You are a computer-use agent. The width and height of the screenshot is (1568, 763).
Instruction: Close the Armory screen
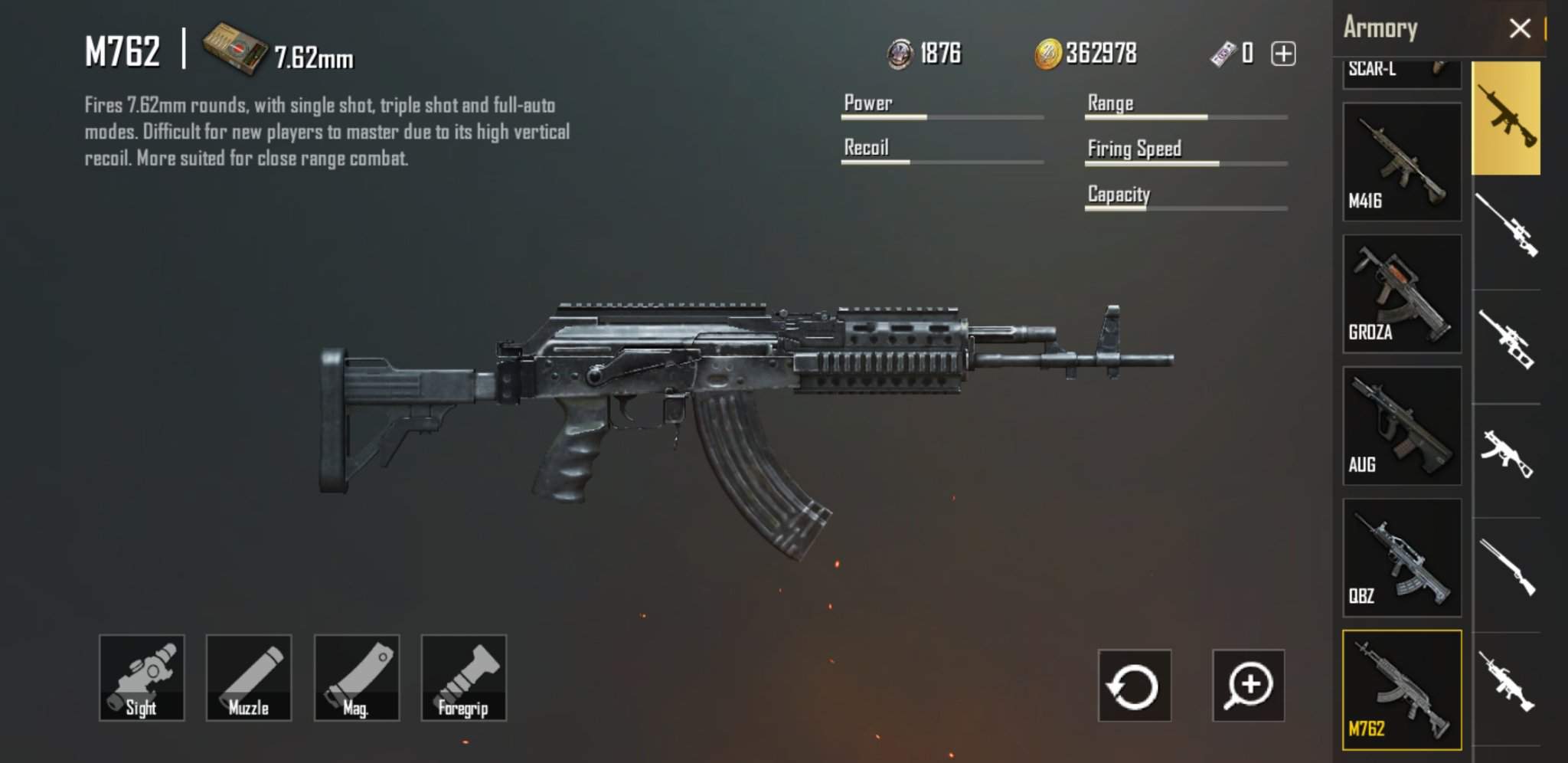tap(1519, 29)
